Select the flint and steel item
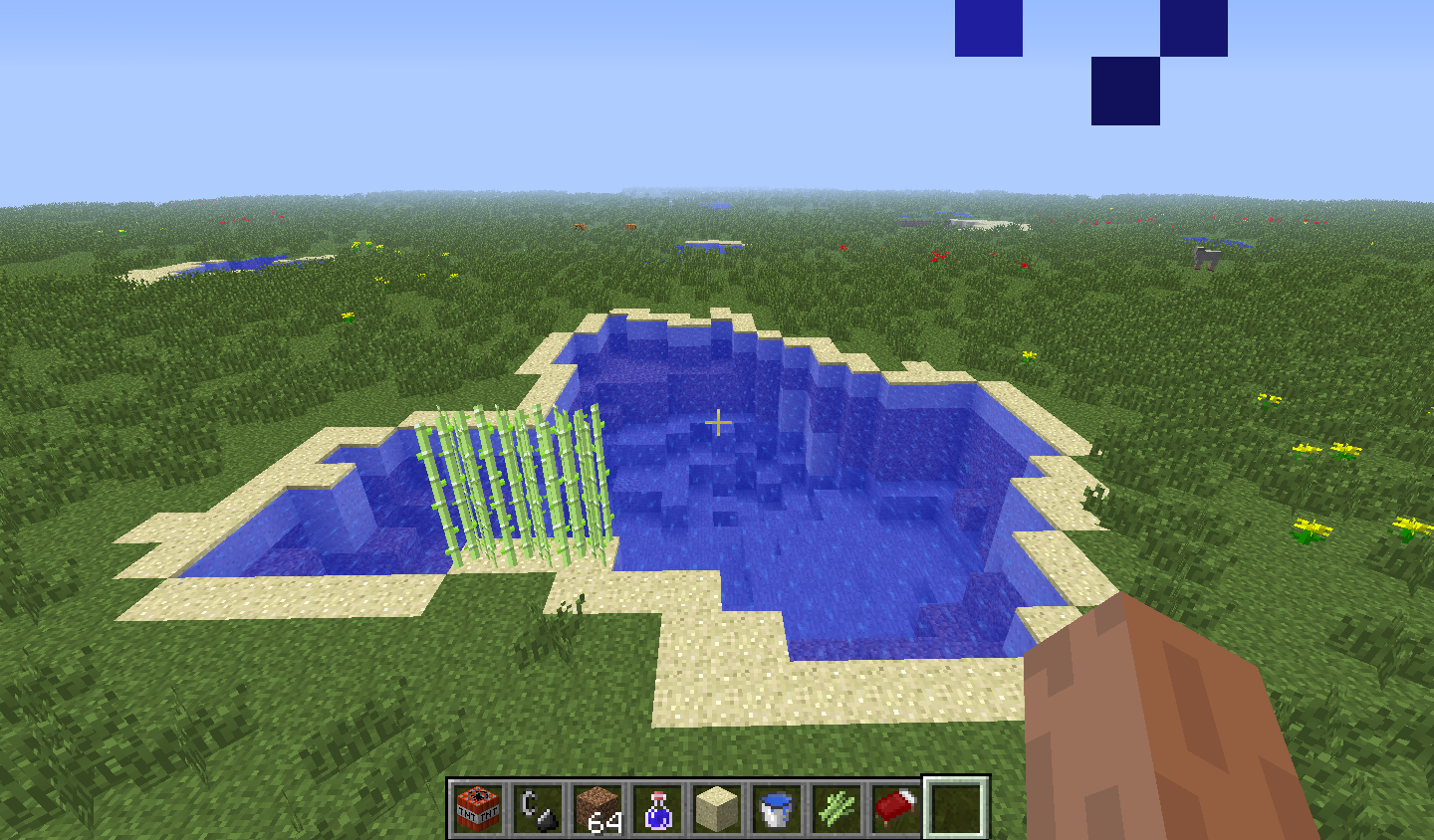The height and width of the screenshot is (840, 1434). (536, 808)
